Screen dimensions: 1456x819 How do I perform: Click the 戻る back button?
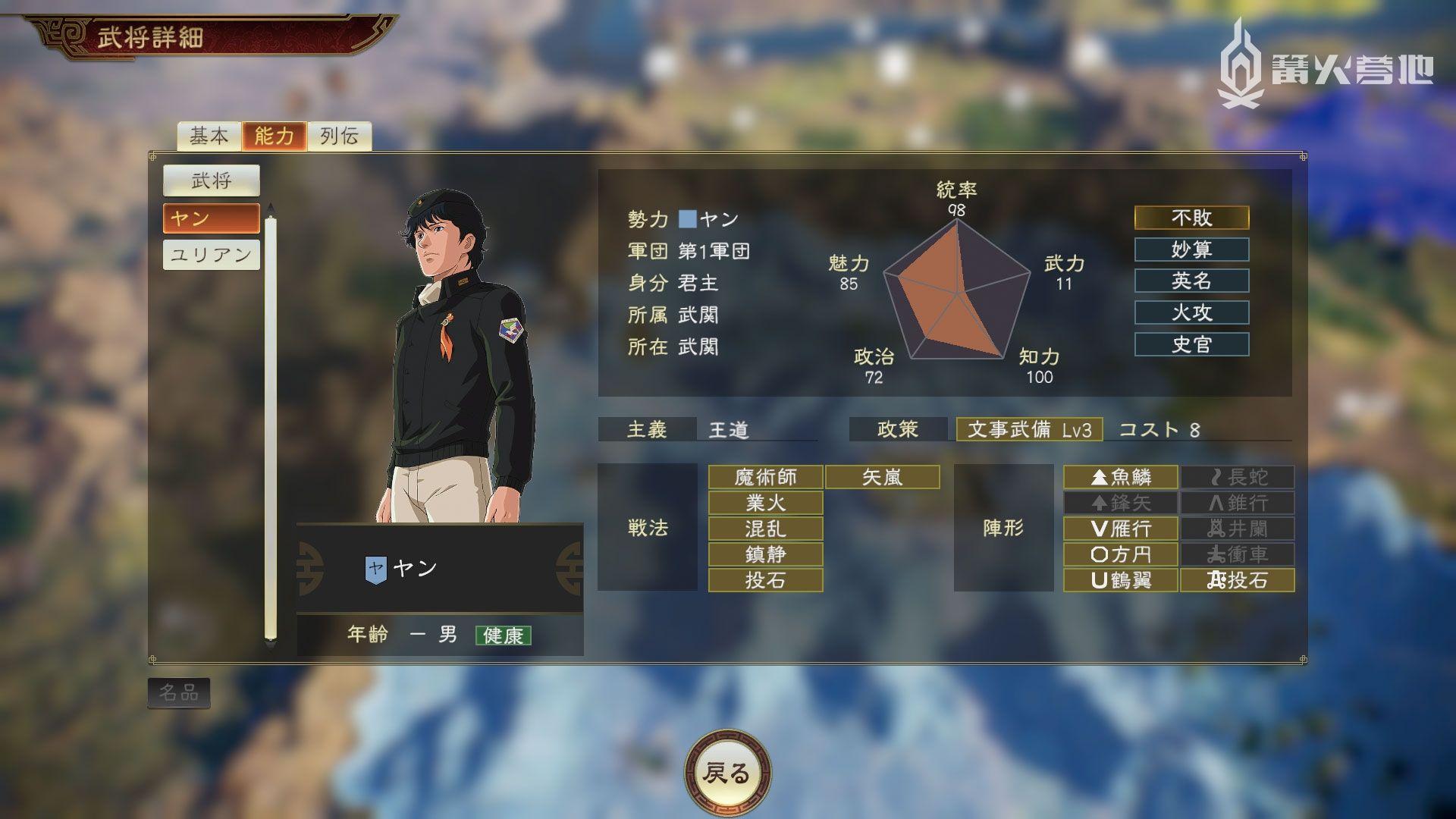(x=727, y=773)
